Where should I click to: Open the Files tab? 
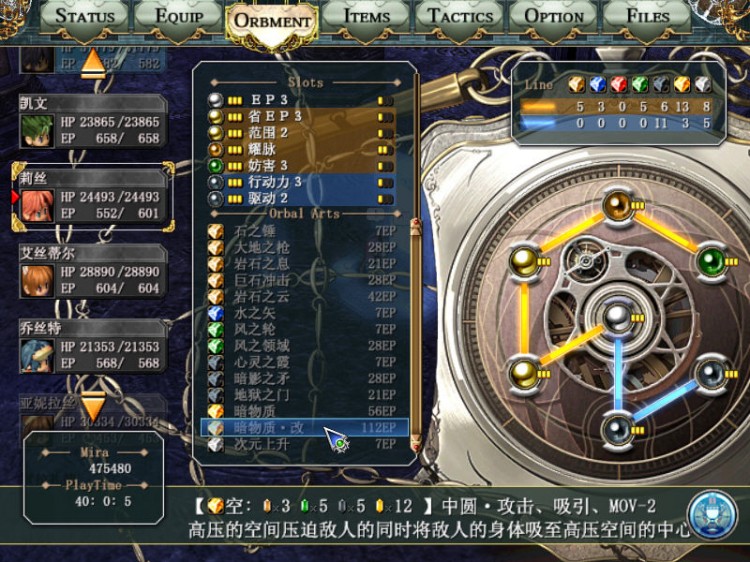647,16
